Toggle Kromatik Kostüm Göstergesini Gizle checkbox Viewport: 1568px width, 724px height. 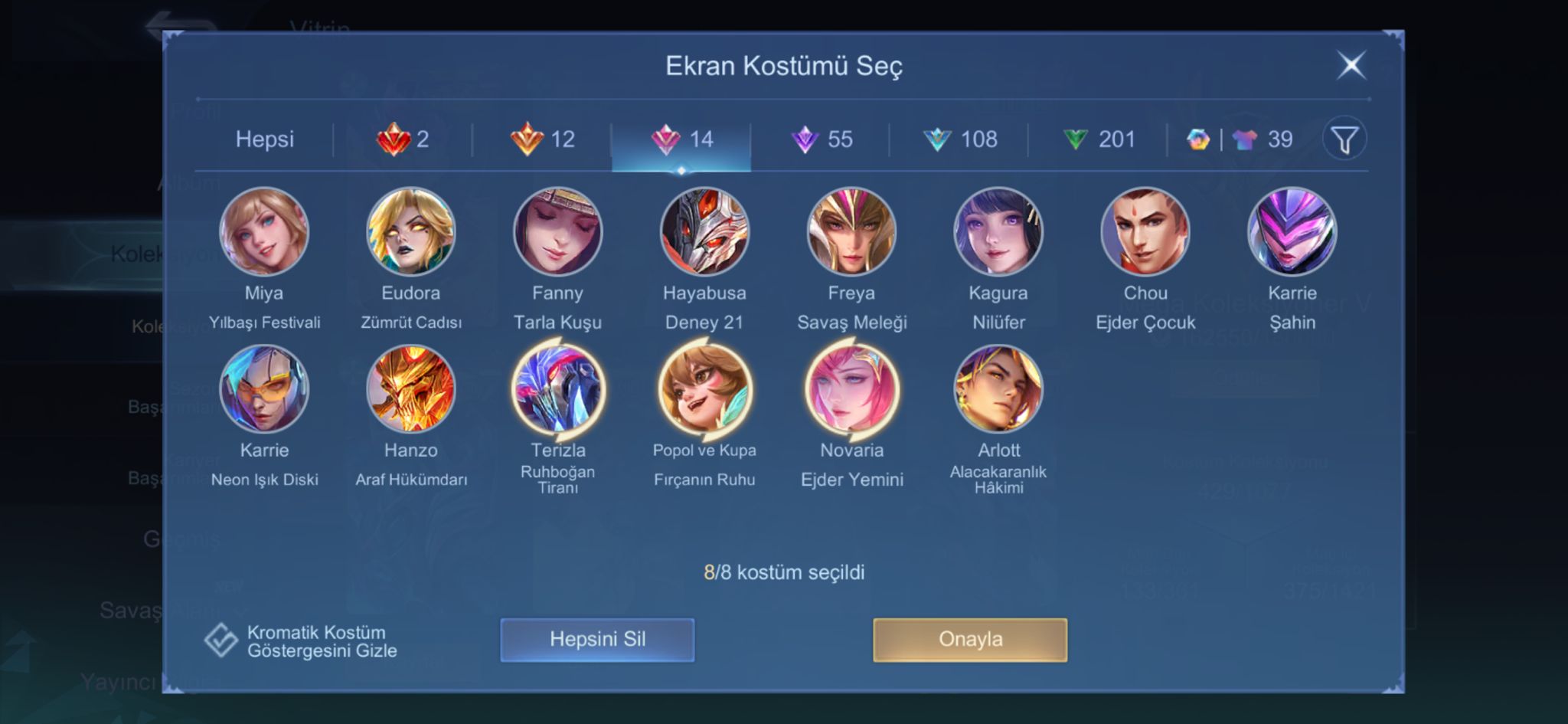[221, 640]
